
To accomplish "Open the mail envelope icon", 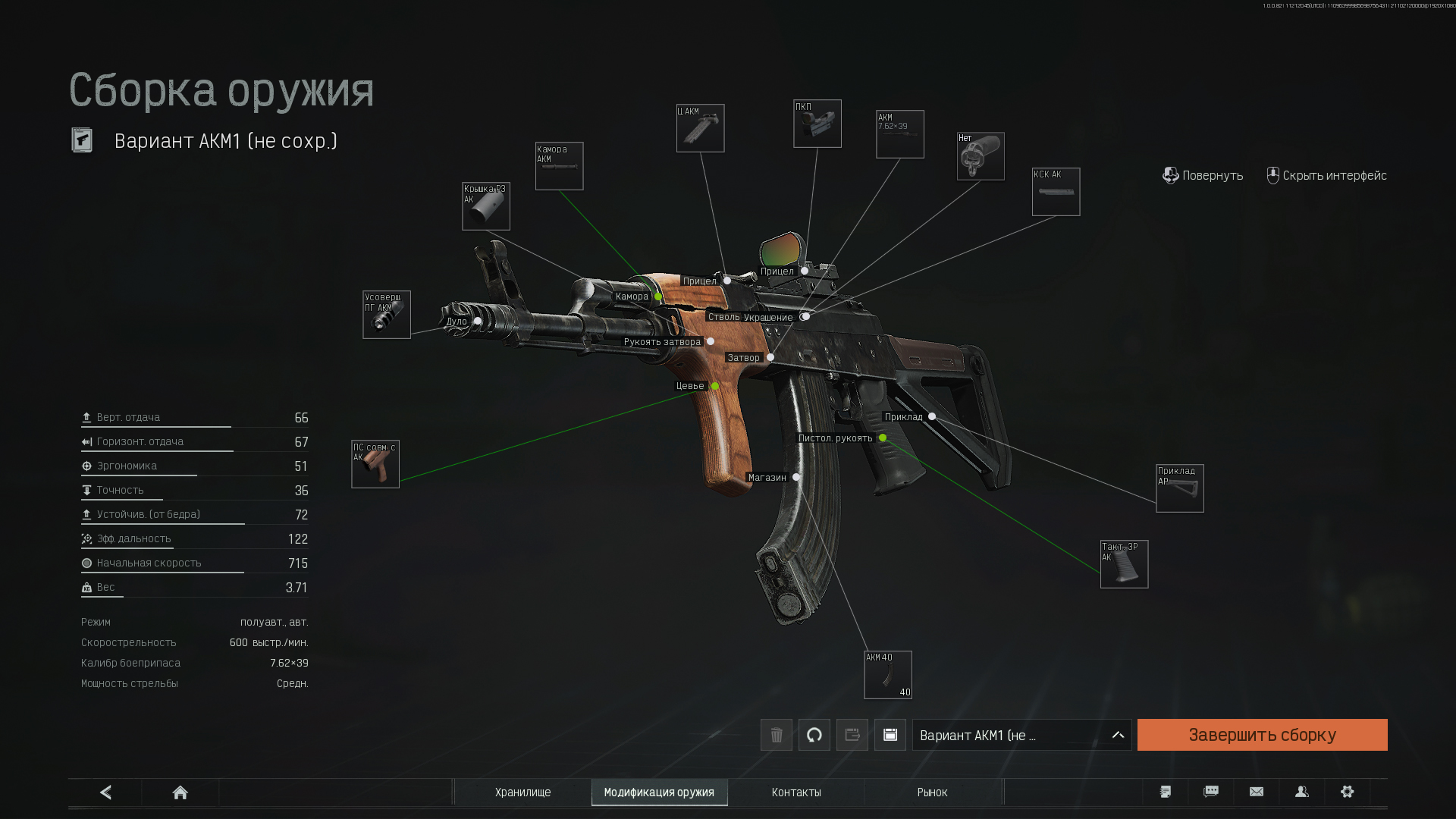I will click(x=1256, y=792).
